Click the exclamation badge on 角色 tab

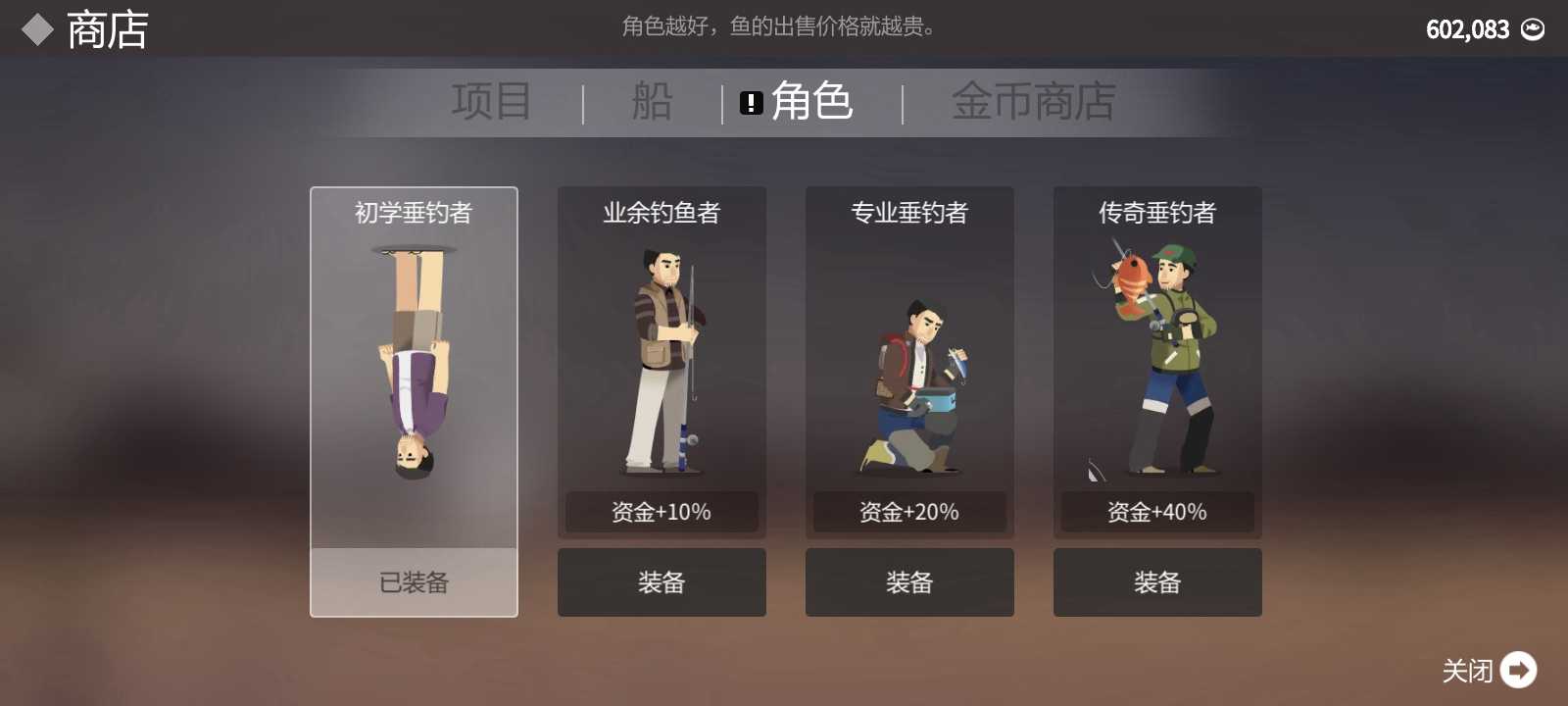pos(751,102)
